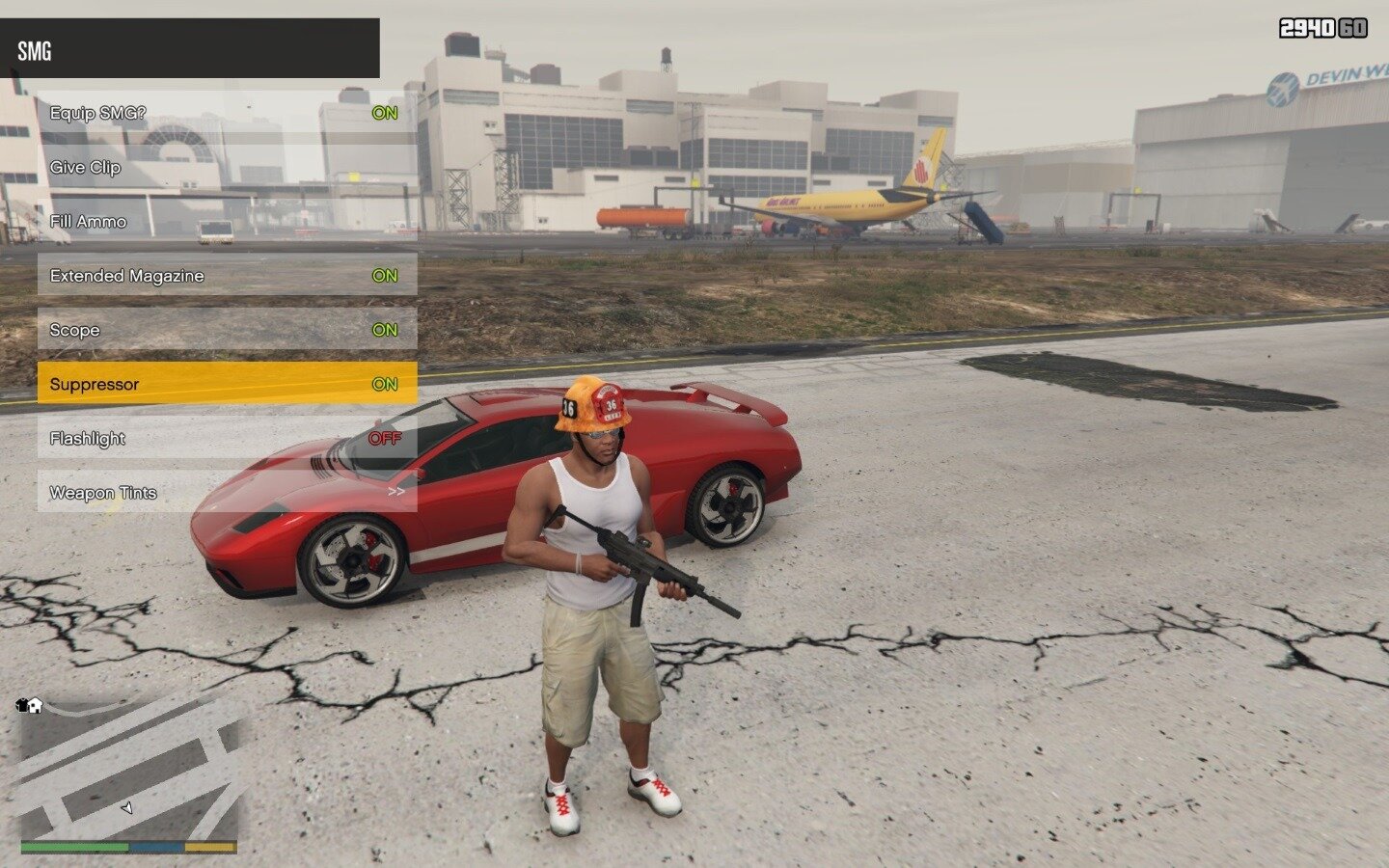Screen dimensions: 1389x868
Task: Toggle the Equip SMG? option
Action: point(227,113)
